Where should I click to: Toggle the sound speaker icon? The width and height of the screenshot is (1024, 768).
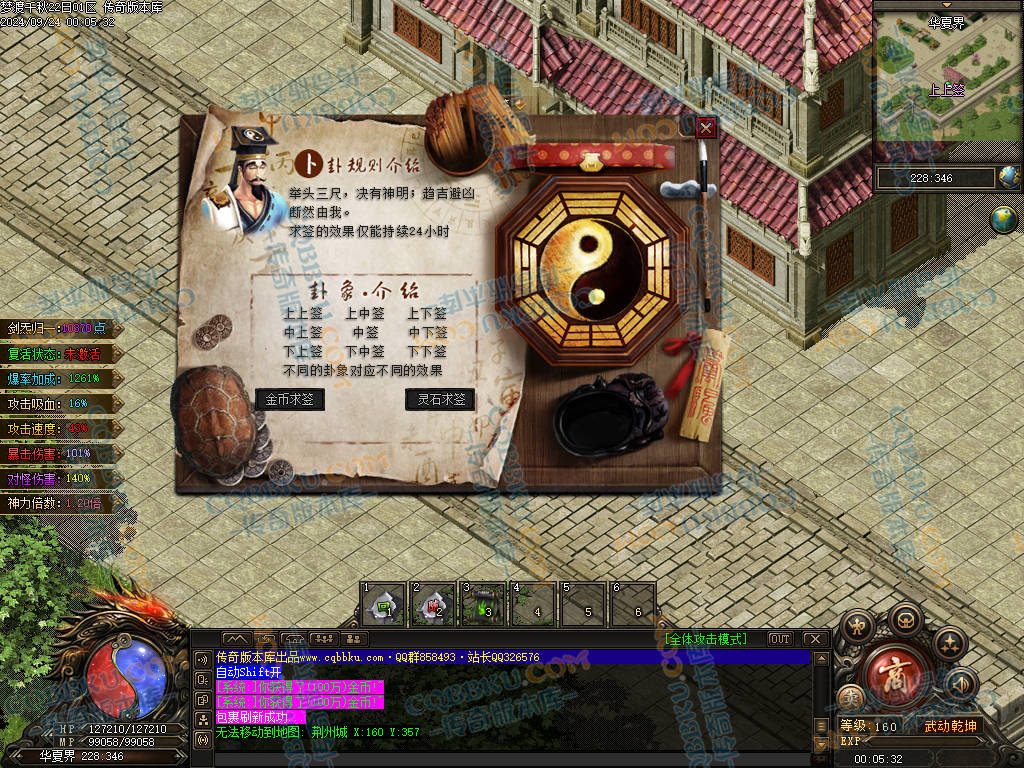(961, 684)
